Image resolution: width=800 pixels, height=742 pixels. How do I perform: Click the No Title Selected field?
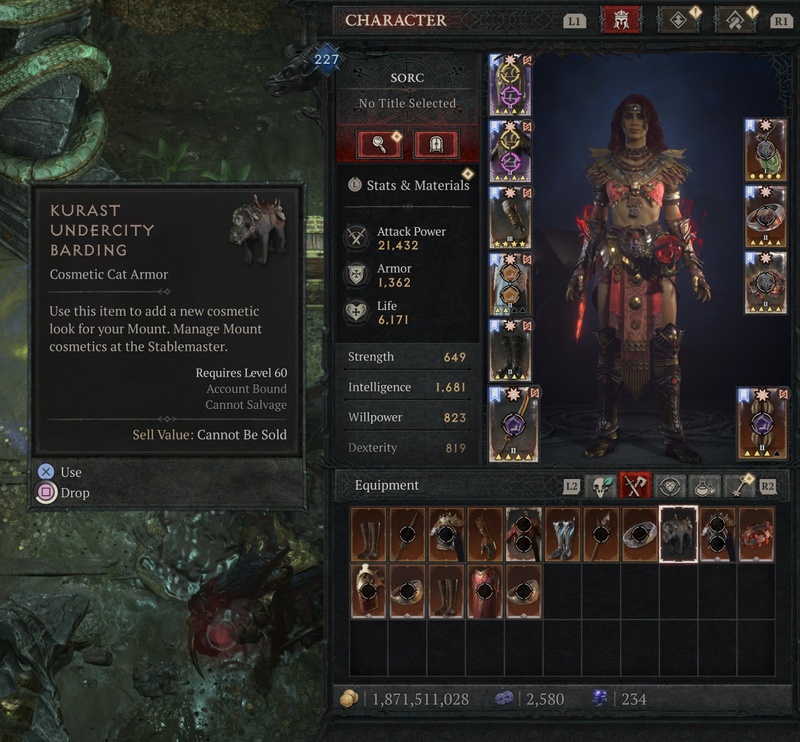(x=407, y=103)
